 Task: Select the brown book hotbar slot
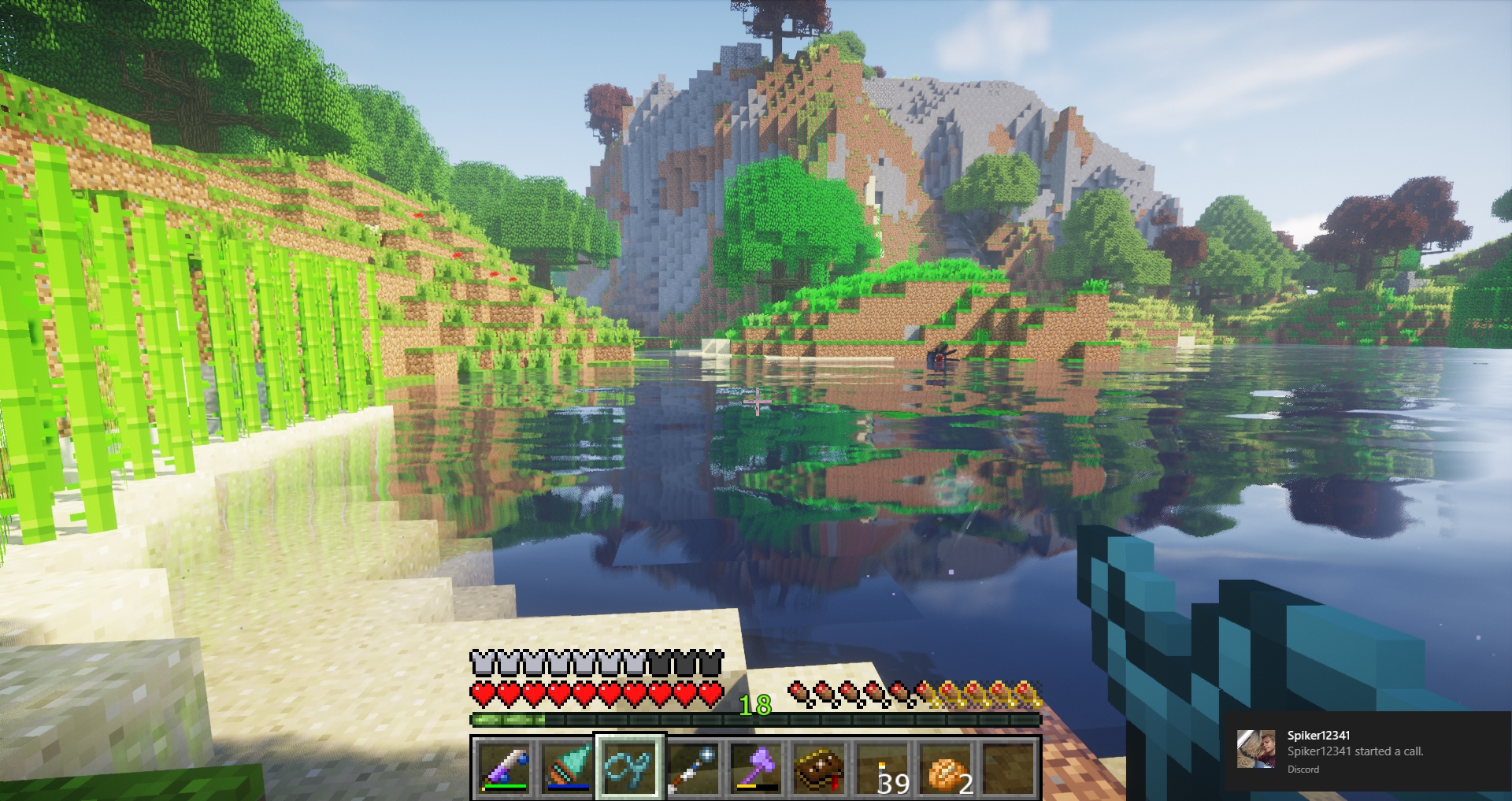click(819, 768)
